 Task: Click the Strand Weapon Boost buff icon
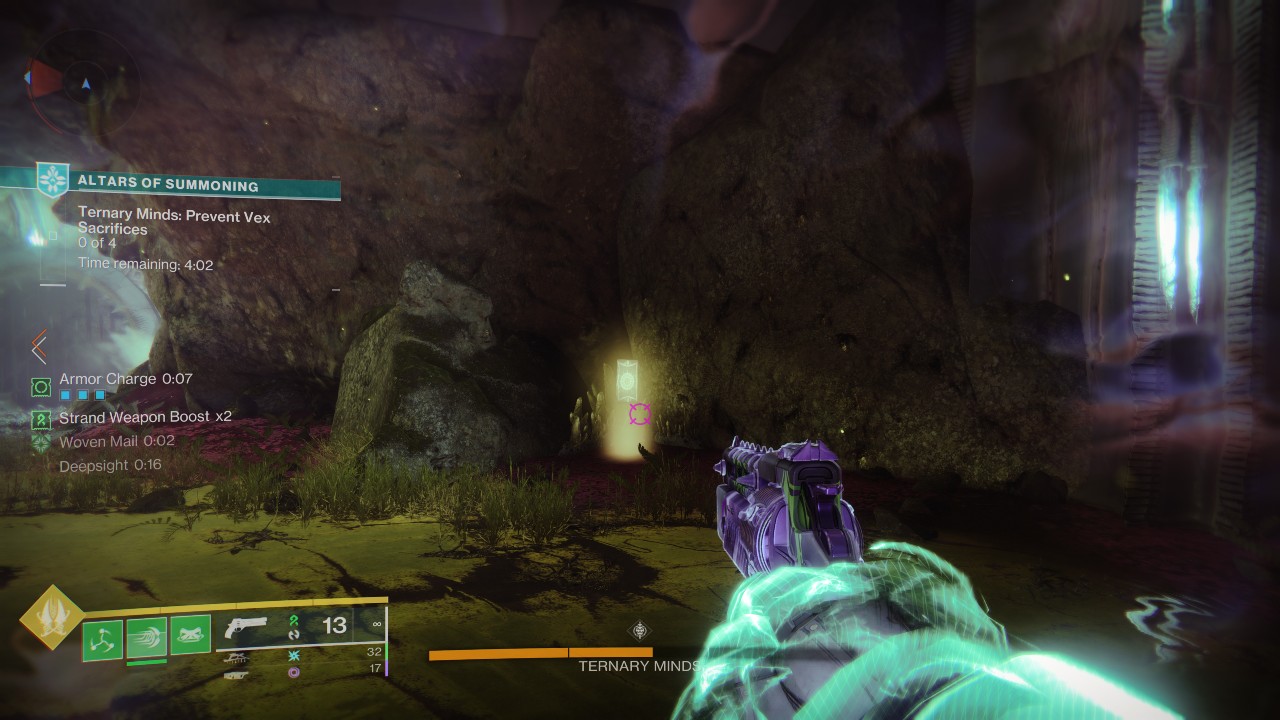tap(41, 419)
